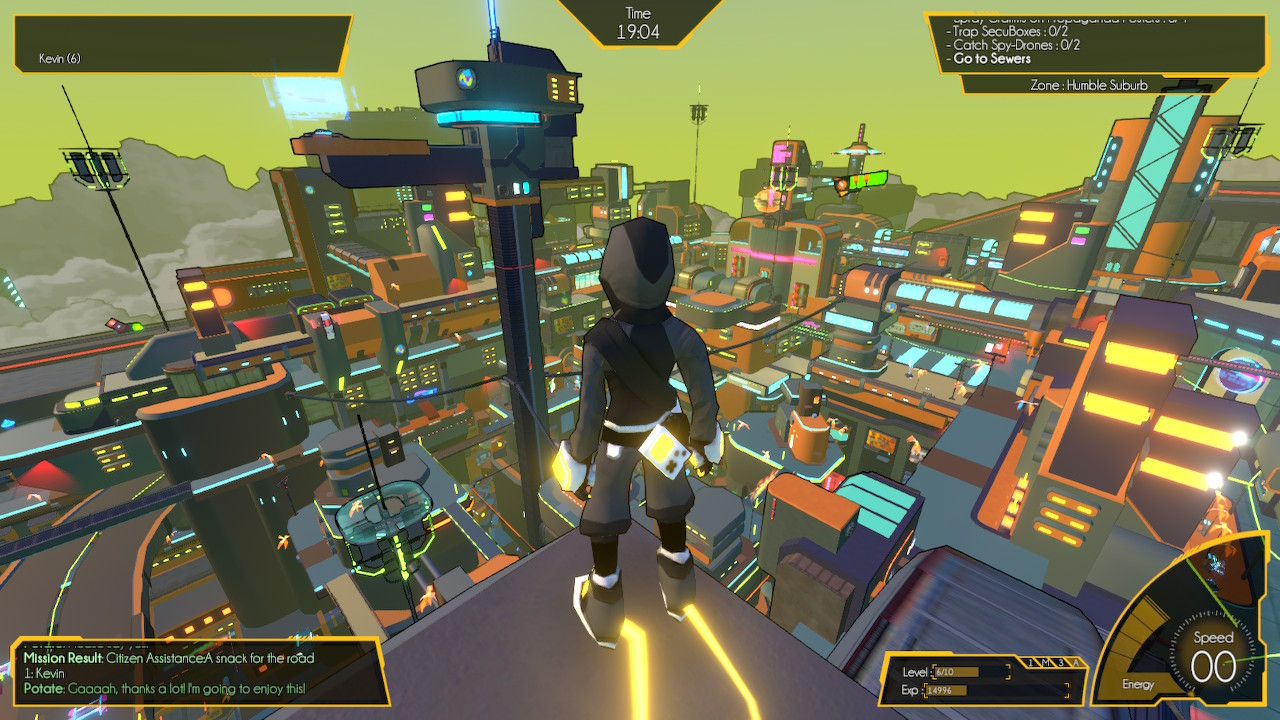Image resolution: width=1280 pixels, height=720 pixels.
Task: Switch to tab 1 above the level panel
Action: click(x=1032, y=663)
